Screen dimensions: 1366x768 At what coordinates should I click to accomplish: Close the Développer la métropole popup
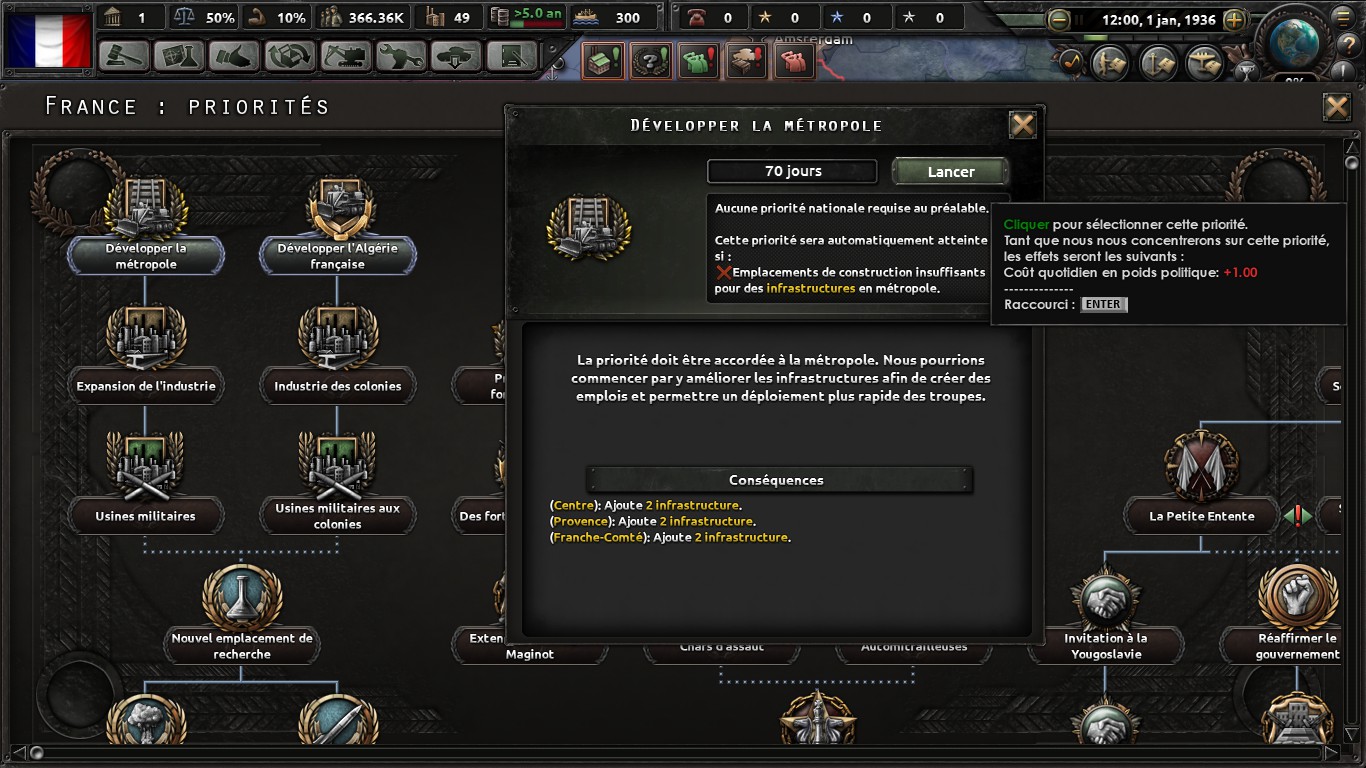(x=1022, y=125)
